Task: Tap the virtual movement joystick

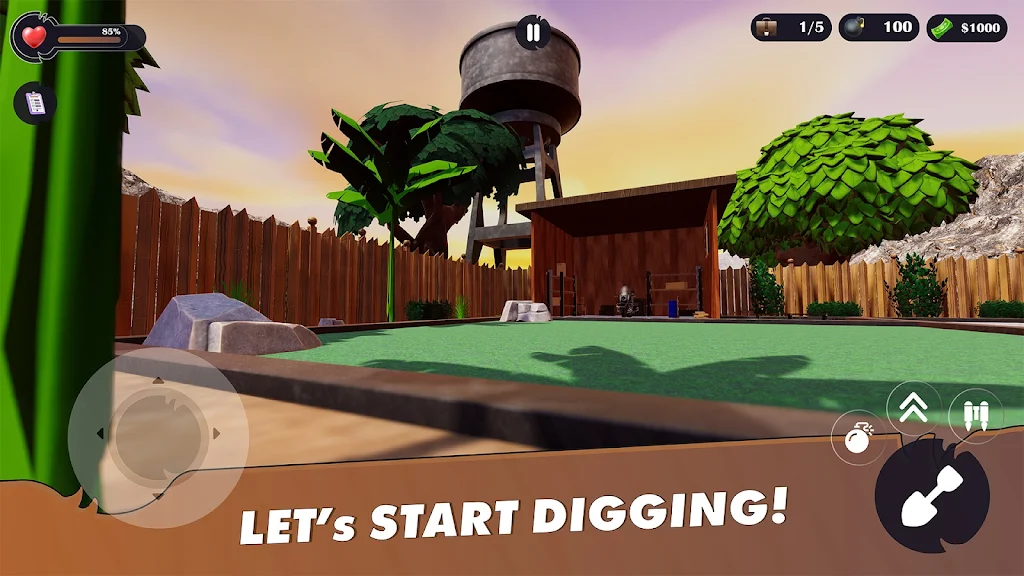Action: pos(156,434)
